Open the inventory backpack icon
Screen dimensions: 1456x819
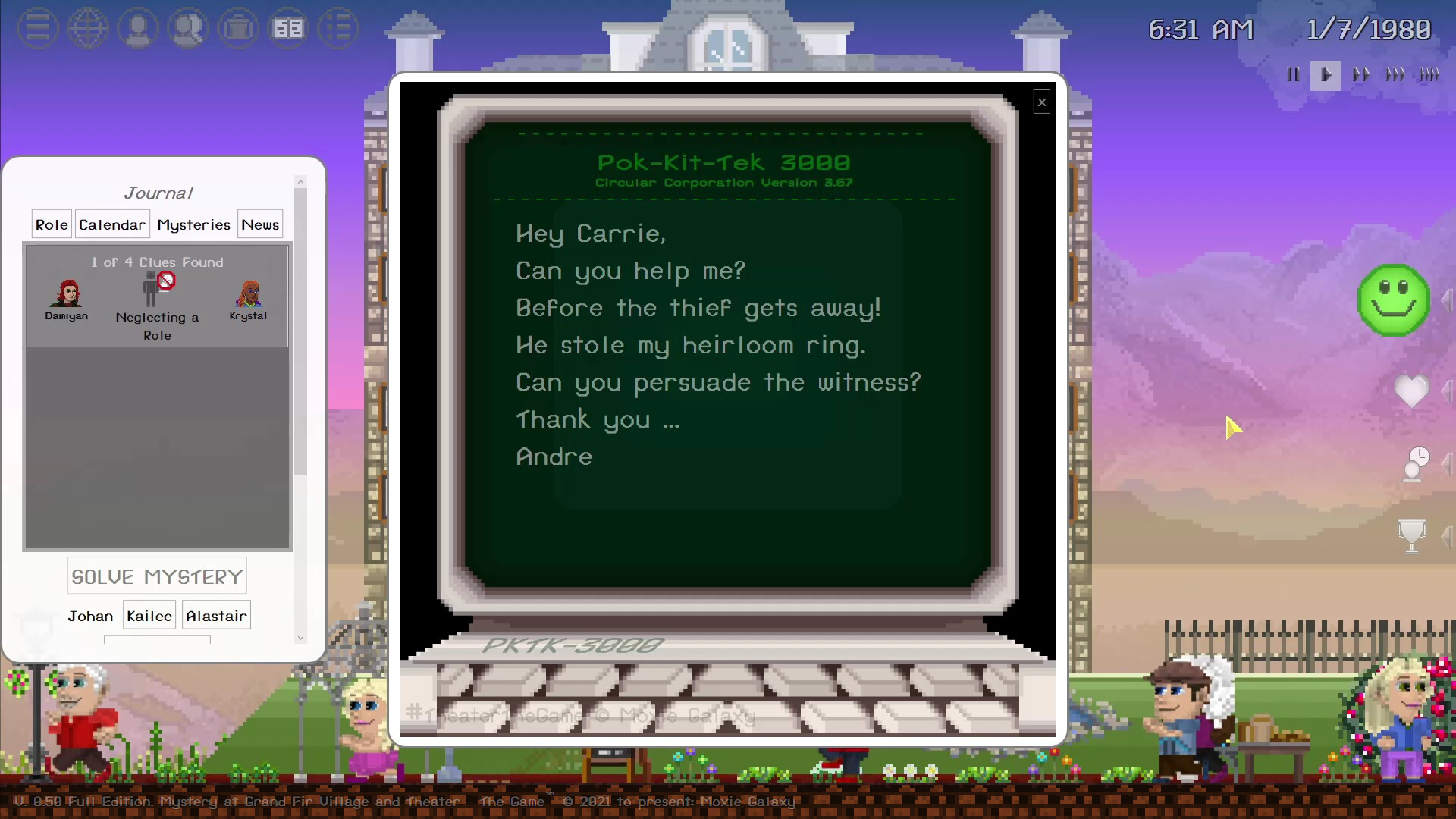[238, 29]
